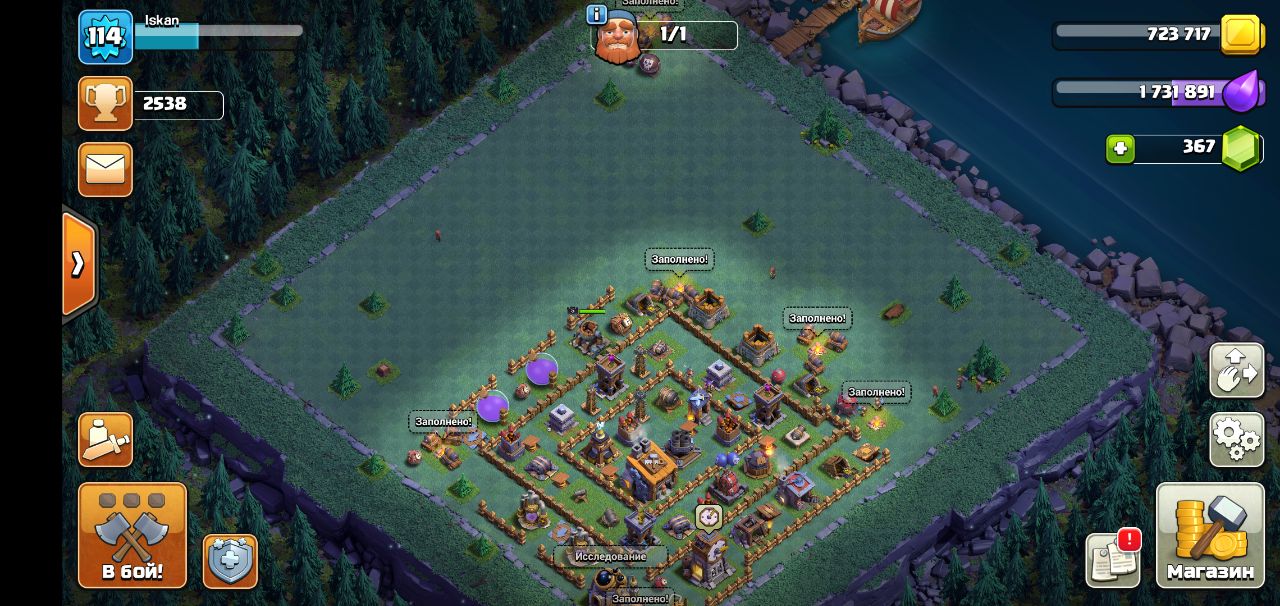Open the settings gear menu
This screenshot has width=1280, height=606.
[x=1236, y=439]
